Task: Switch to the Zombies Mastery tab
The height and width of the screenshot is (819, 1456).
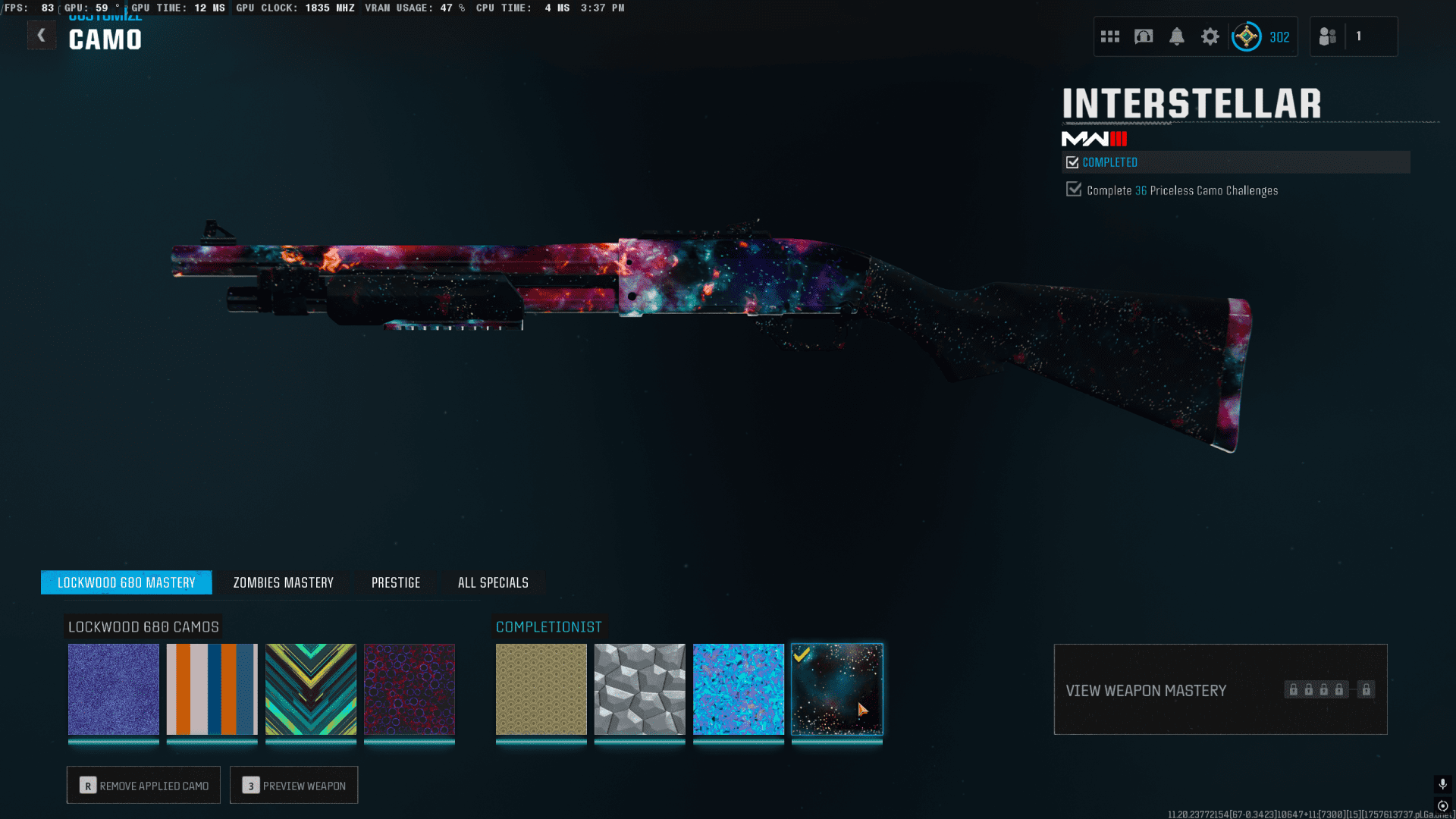Action: (283, 582)
